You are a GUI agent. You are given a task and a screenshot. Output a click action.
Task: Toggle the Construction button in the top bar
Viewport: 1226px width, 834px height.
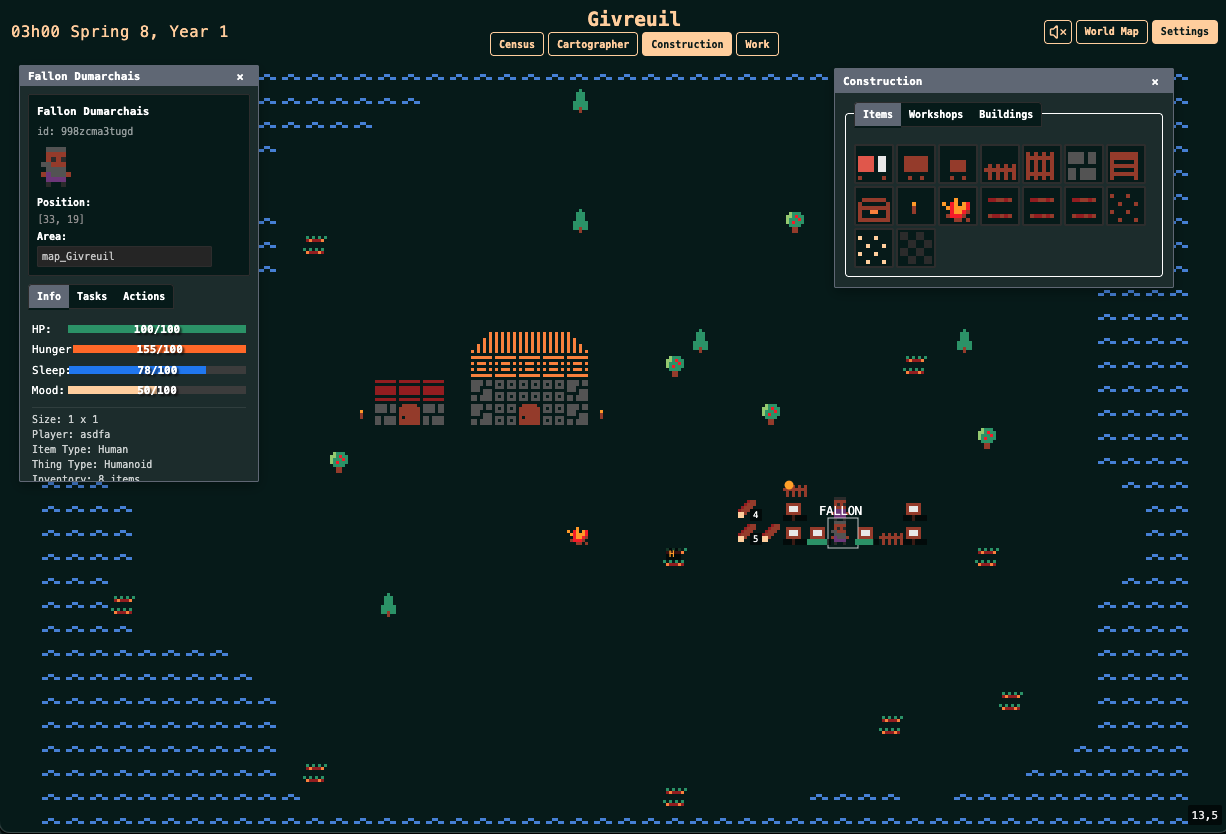click(687, 44)
